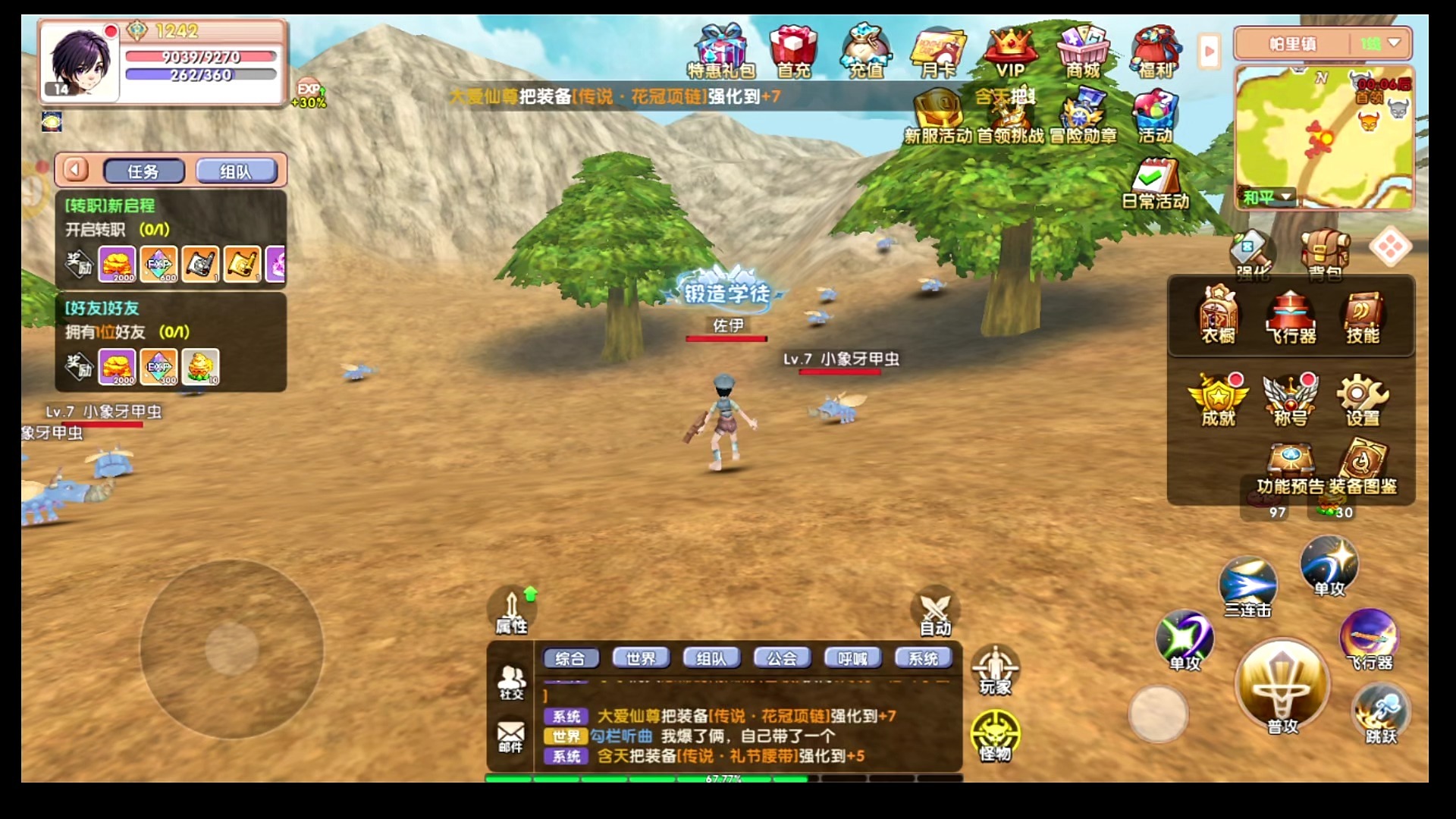Tap the 跳跃 jump button
The image size is (1456, 819).
[1380, 714]
